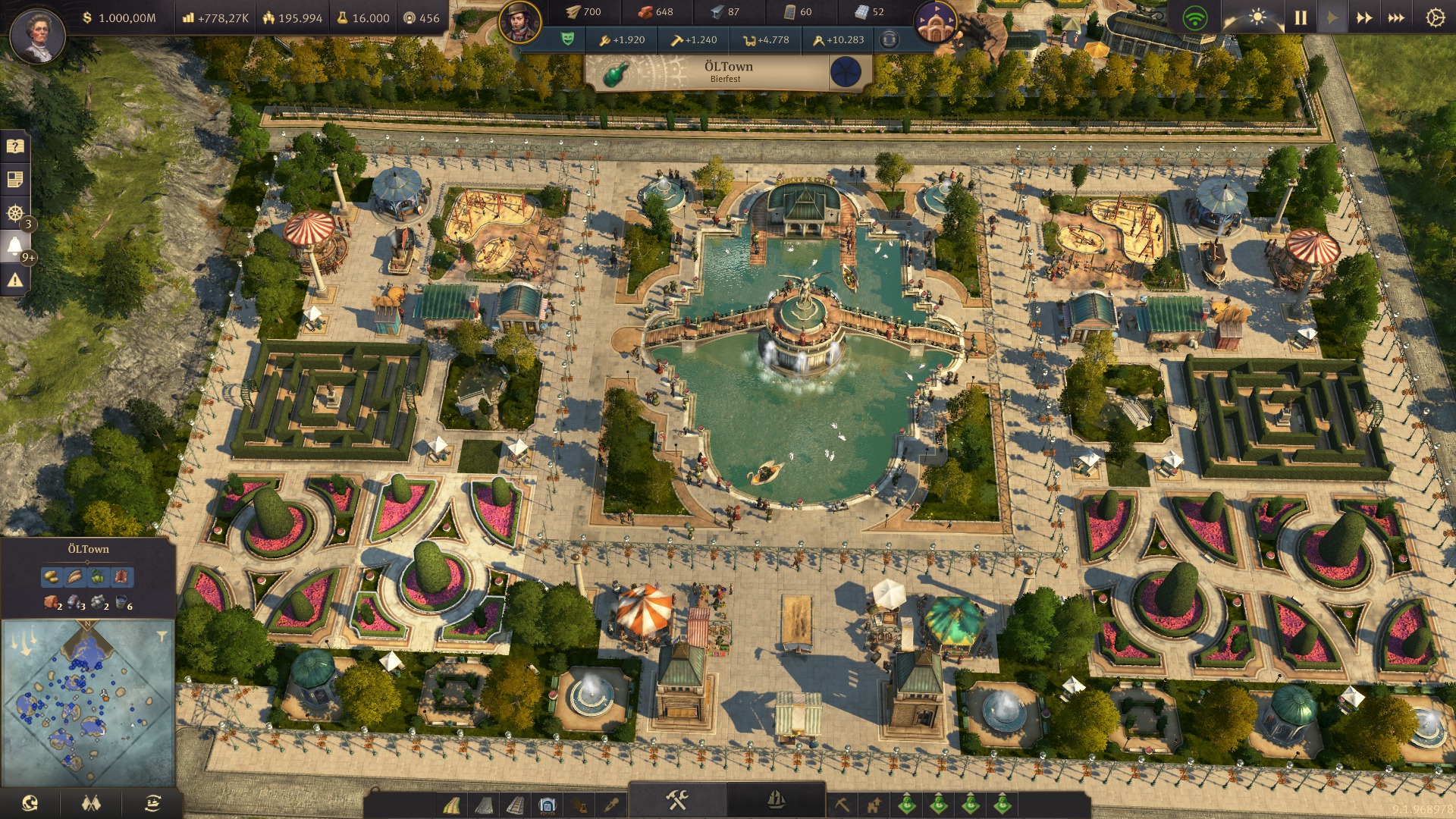Click the minimap island overview
The image size is (1456, 819).
87,701
